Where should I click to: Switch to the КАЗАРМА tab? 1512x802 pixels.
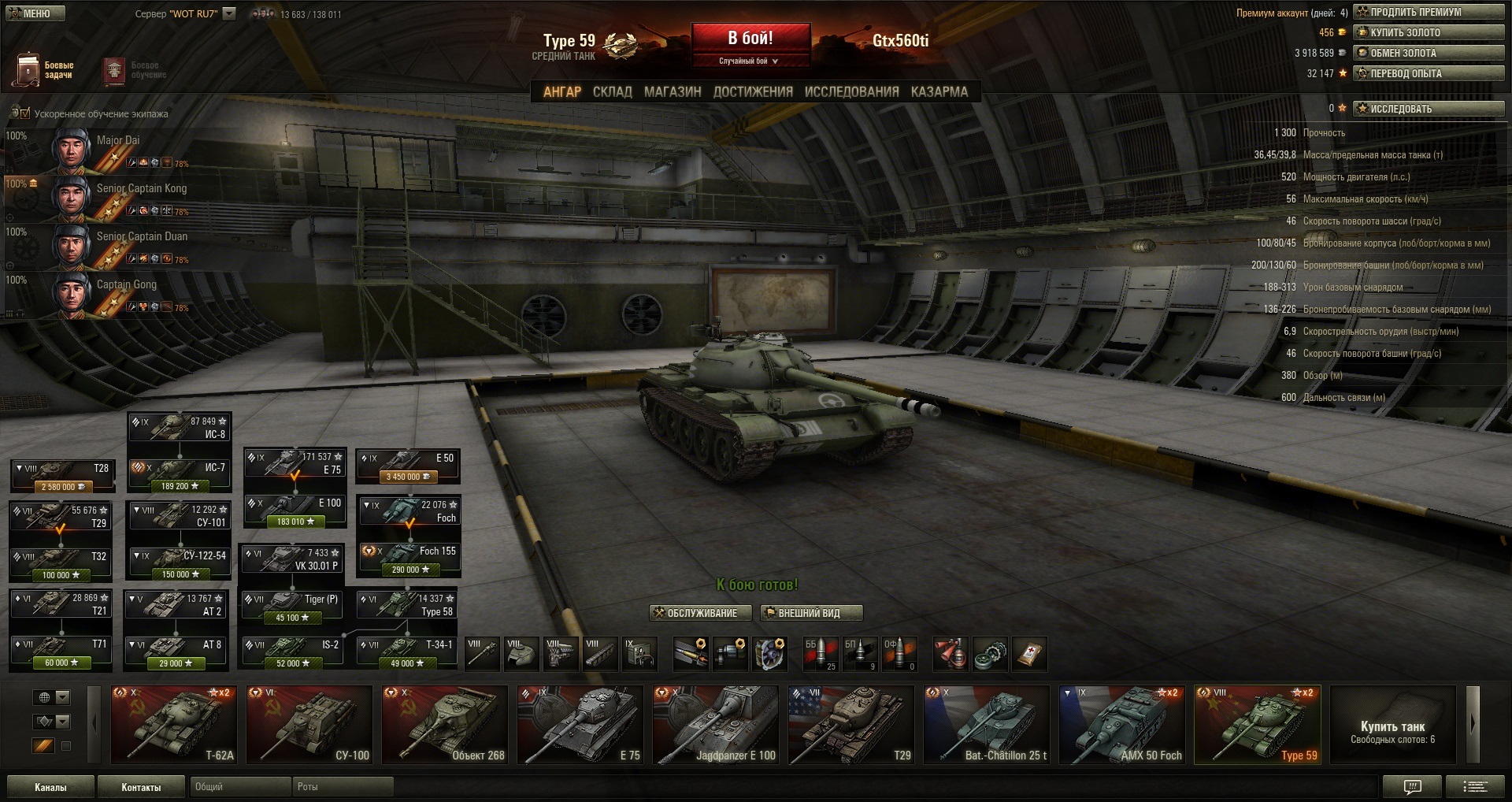click(x=939, y=91)
